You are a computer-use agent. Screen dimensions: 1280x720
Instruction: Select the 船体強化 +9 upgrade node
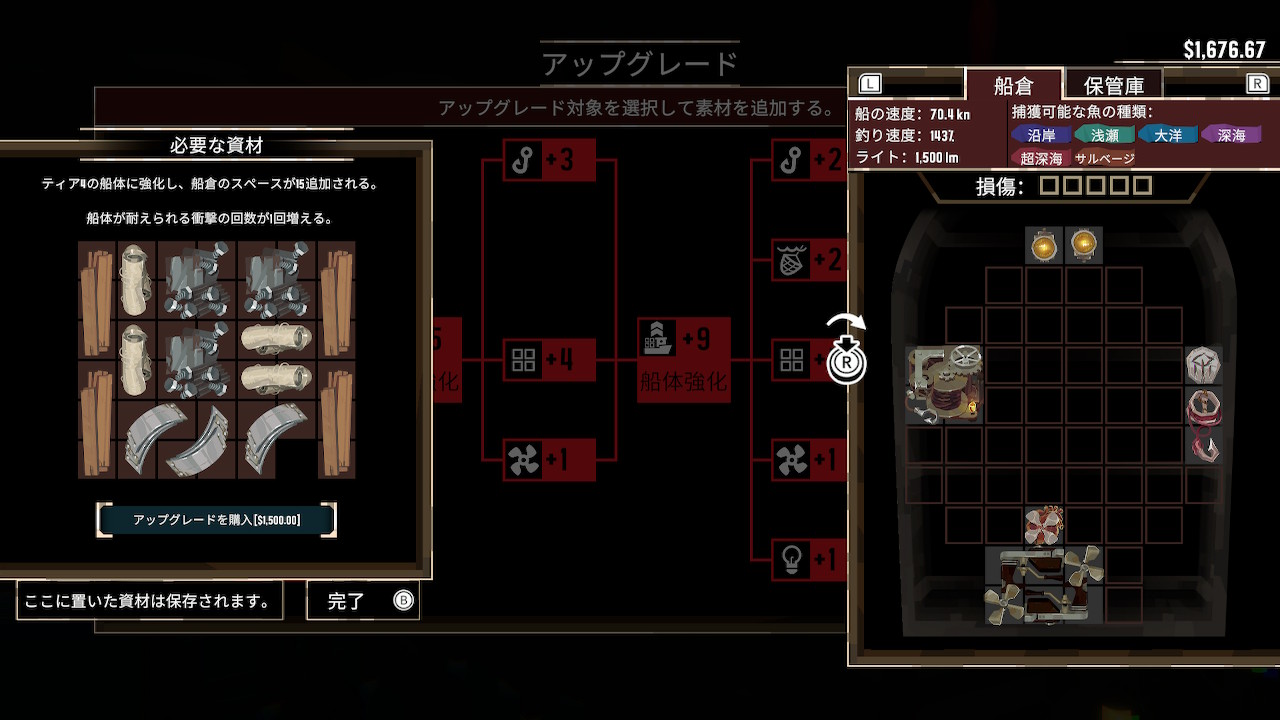[x=684, y=360]
